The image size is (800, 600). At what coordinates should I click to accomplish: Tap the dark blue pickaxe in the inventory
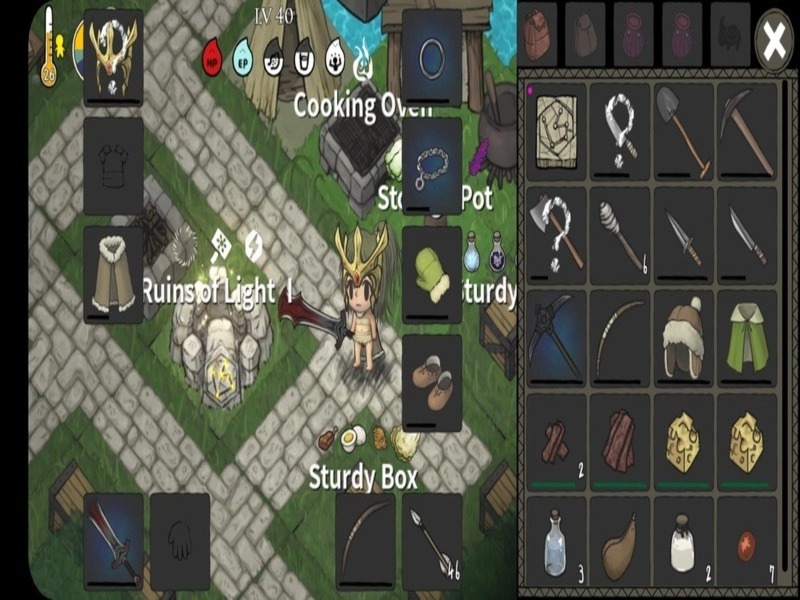click(557, 337)
